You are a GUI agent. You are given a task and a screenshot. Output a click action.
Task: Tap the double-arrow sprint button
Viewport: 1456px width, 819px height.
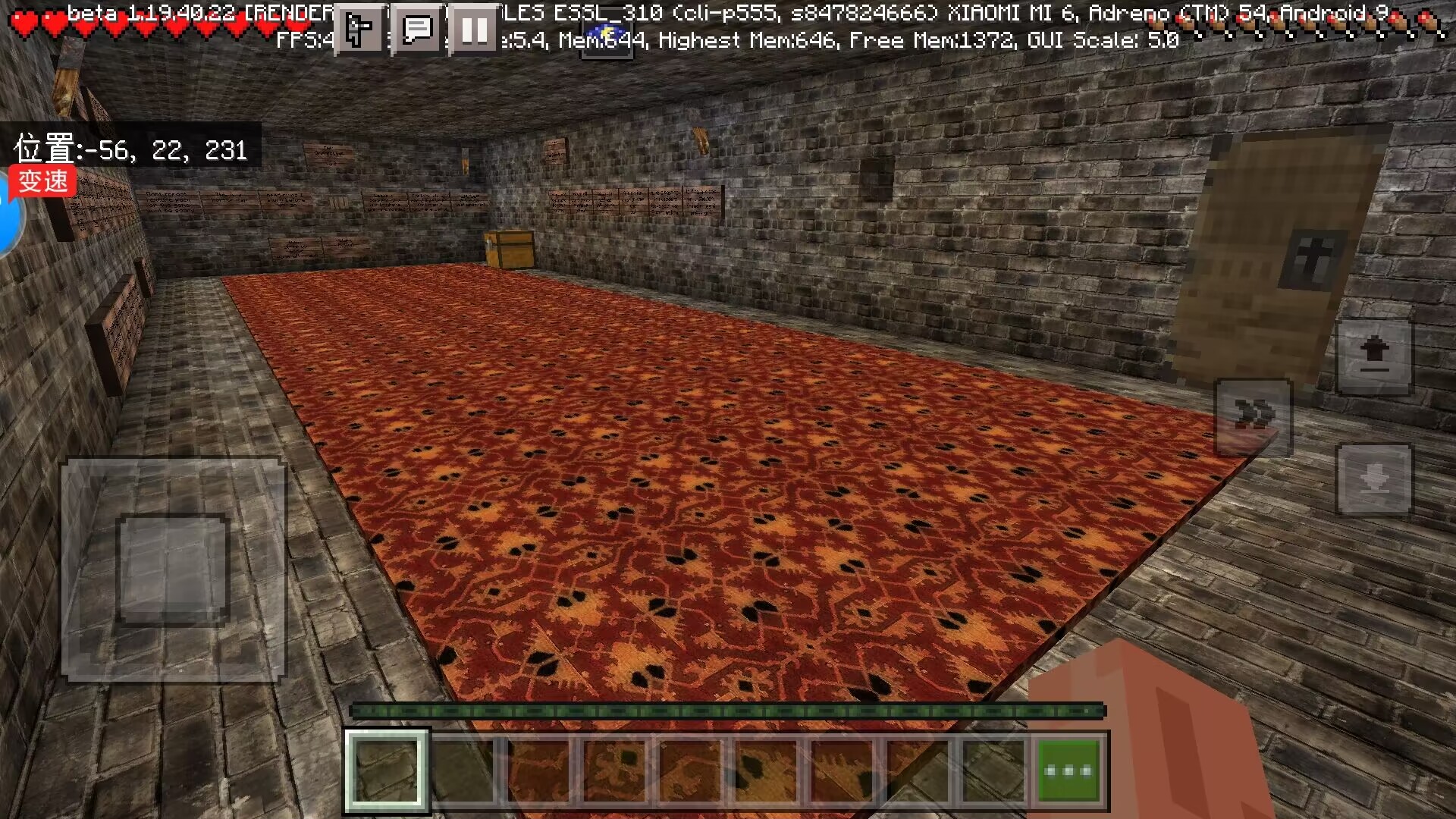click(x=1253, y=416)
